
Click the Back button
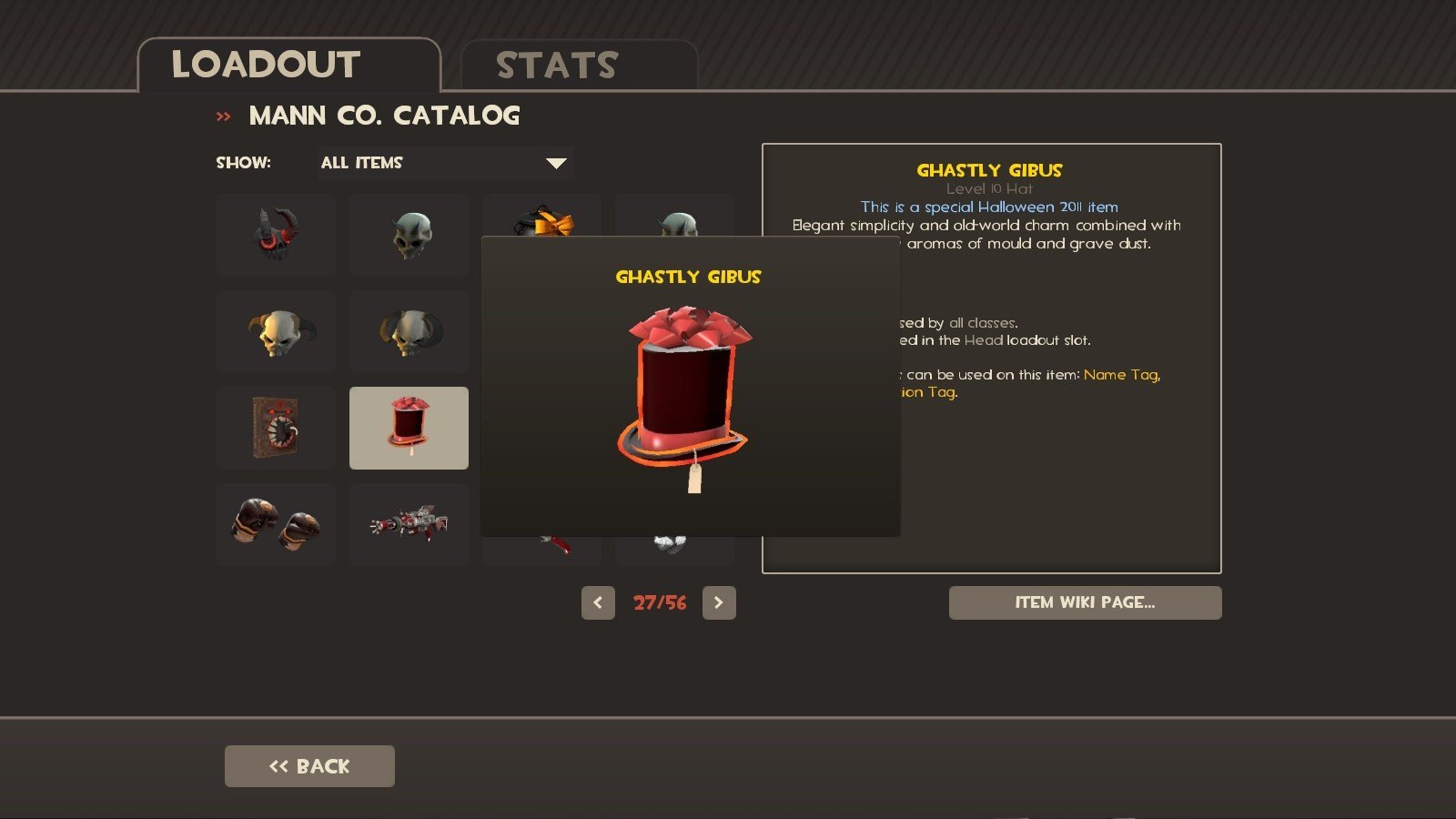pos(309,766)
